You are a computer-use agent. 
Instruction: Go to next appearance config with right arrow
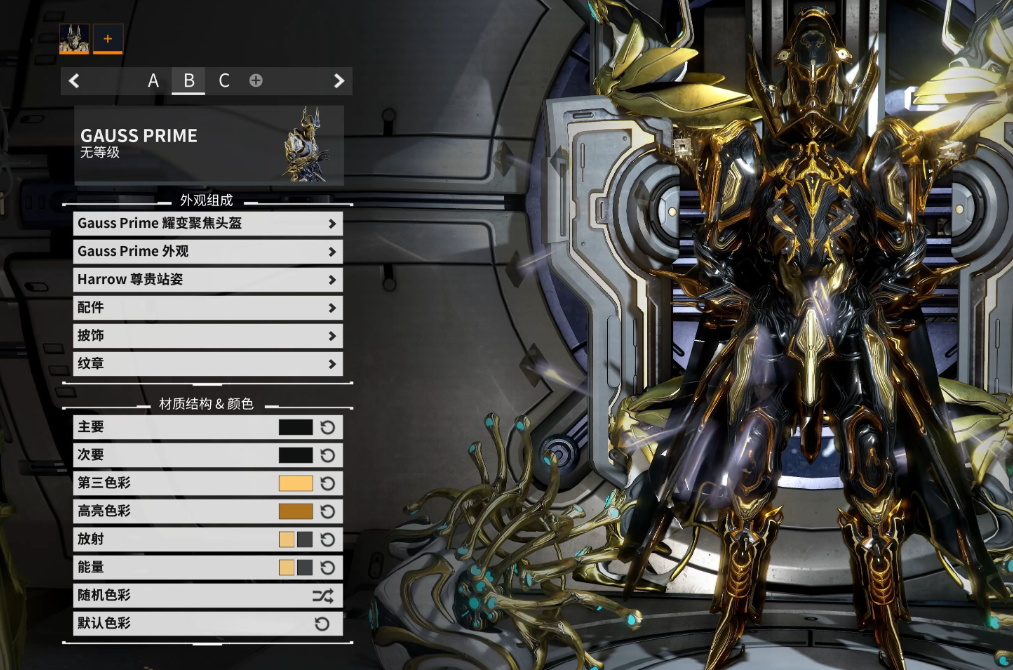pyautogui.click(x=339, y=81)
